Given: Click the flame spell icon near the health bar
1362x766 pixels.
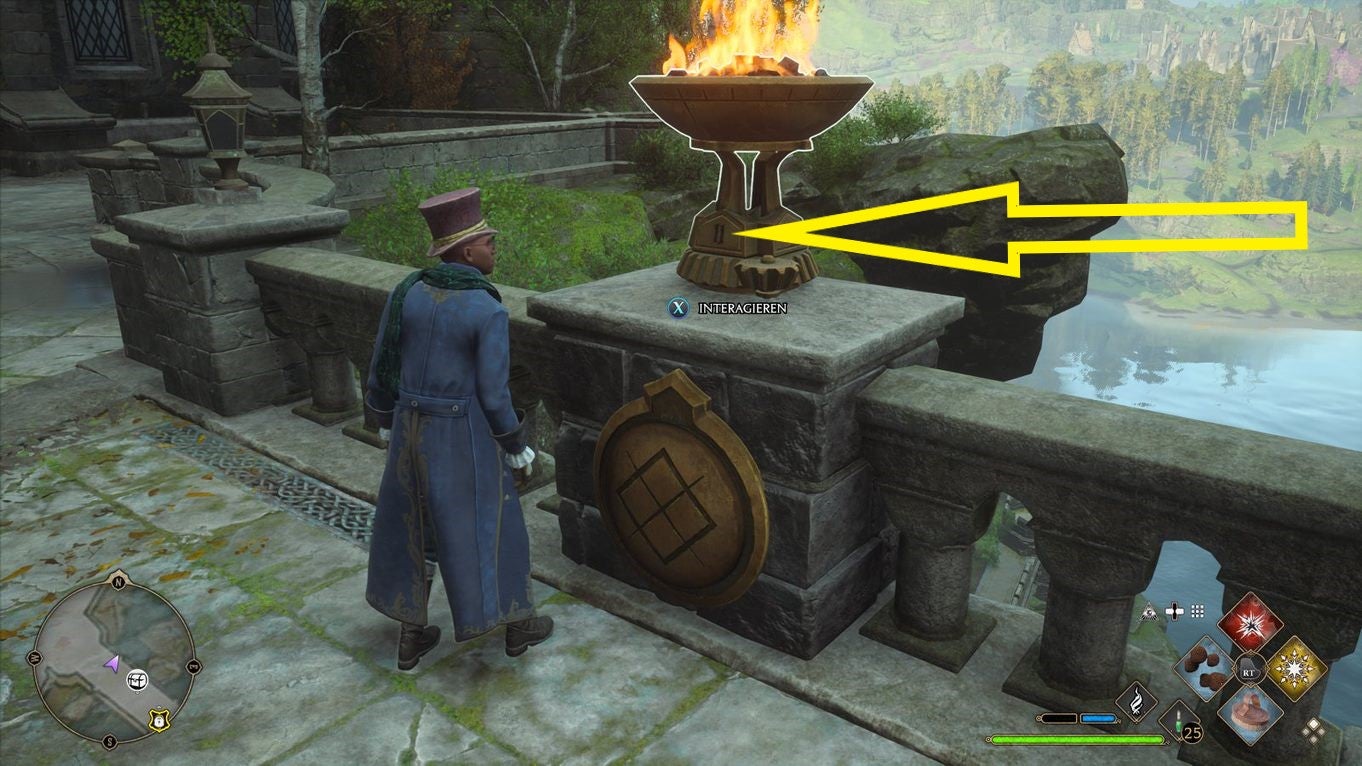Looking at the screenshot, I should tap(1138, 700).
